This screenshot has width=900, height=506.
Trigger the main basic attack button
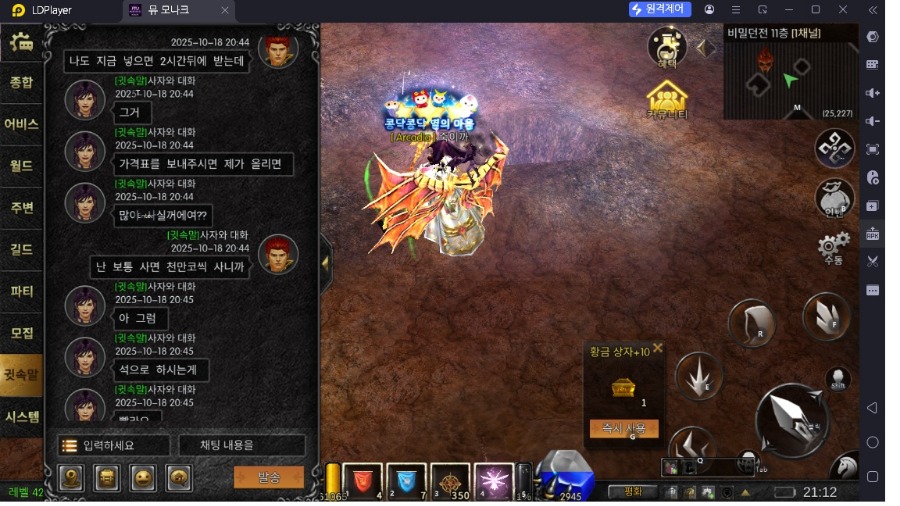coord(791,421)
